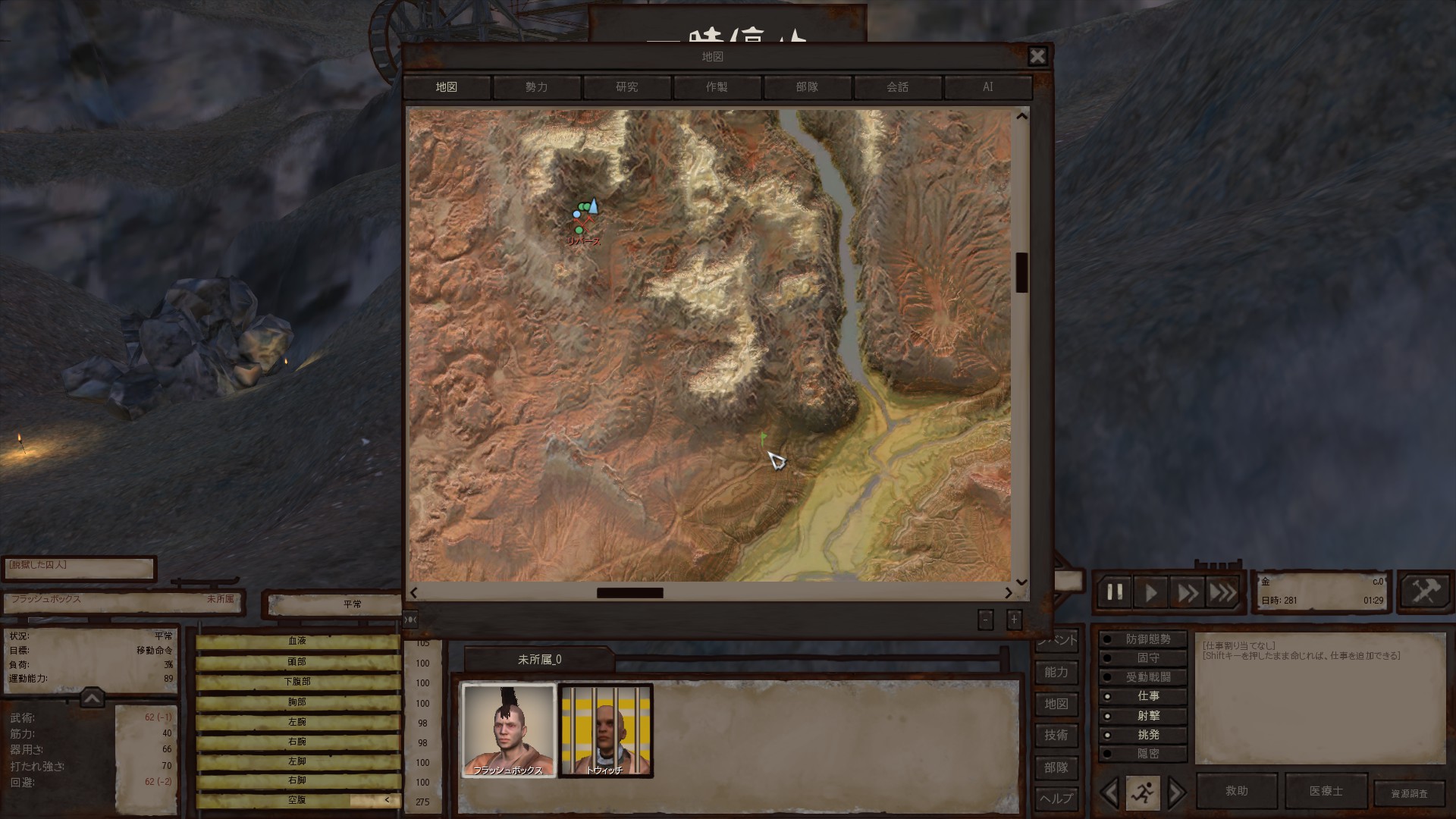This screenshot has height=819, width=1456.
Task: Switch to the 勢力 (Factions) tab
Action: coord(537,87)
